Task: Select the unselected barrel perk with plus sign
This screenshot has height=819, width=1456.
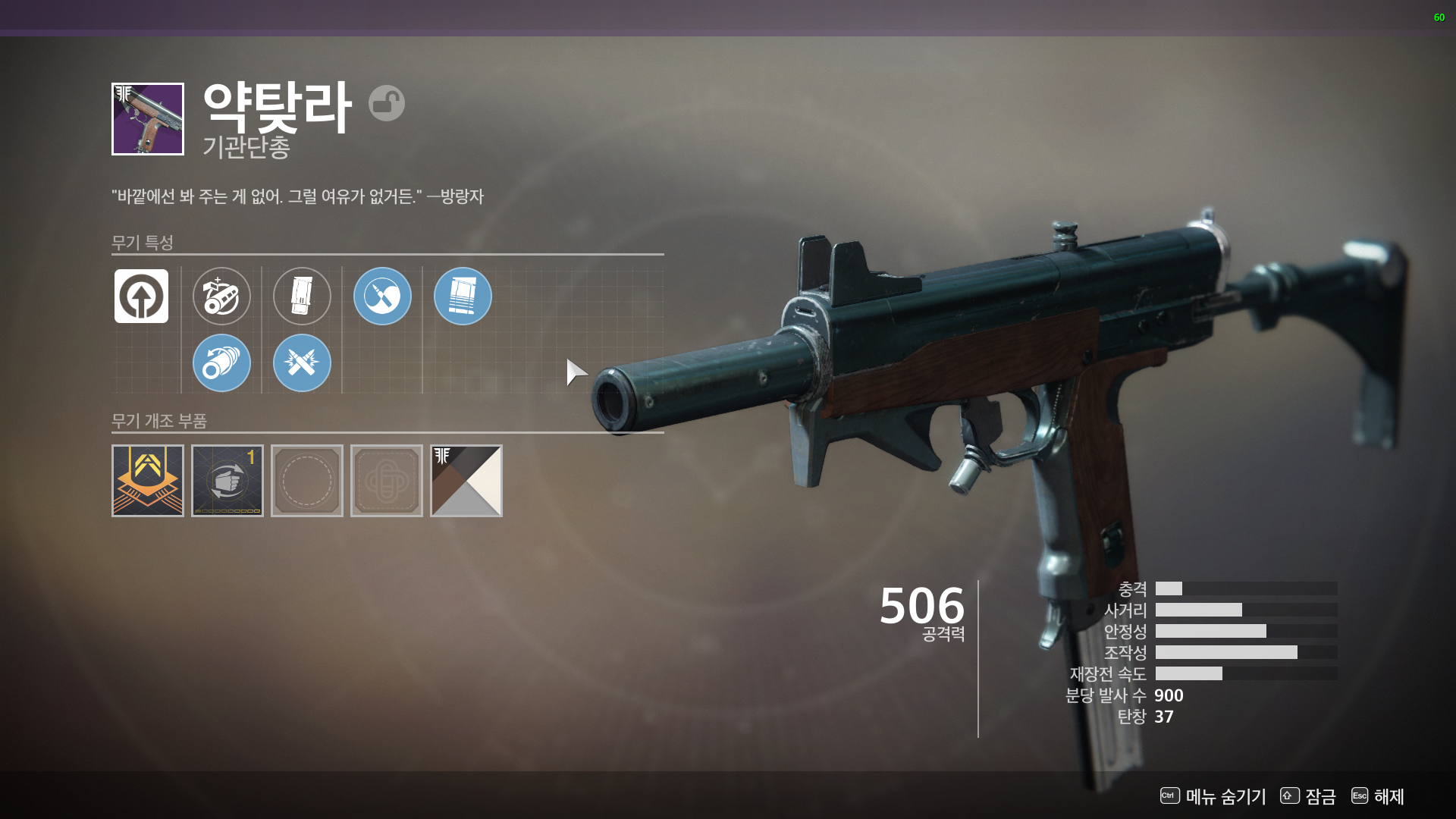Action: (221, 297)
